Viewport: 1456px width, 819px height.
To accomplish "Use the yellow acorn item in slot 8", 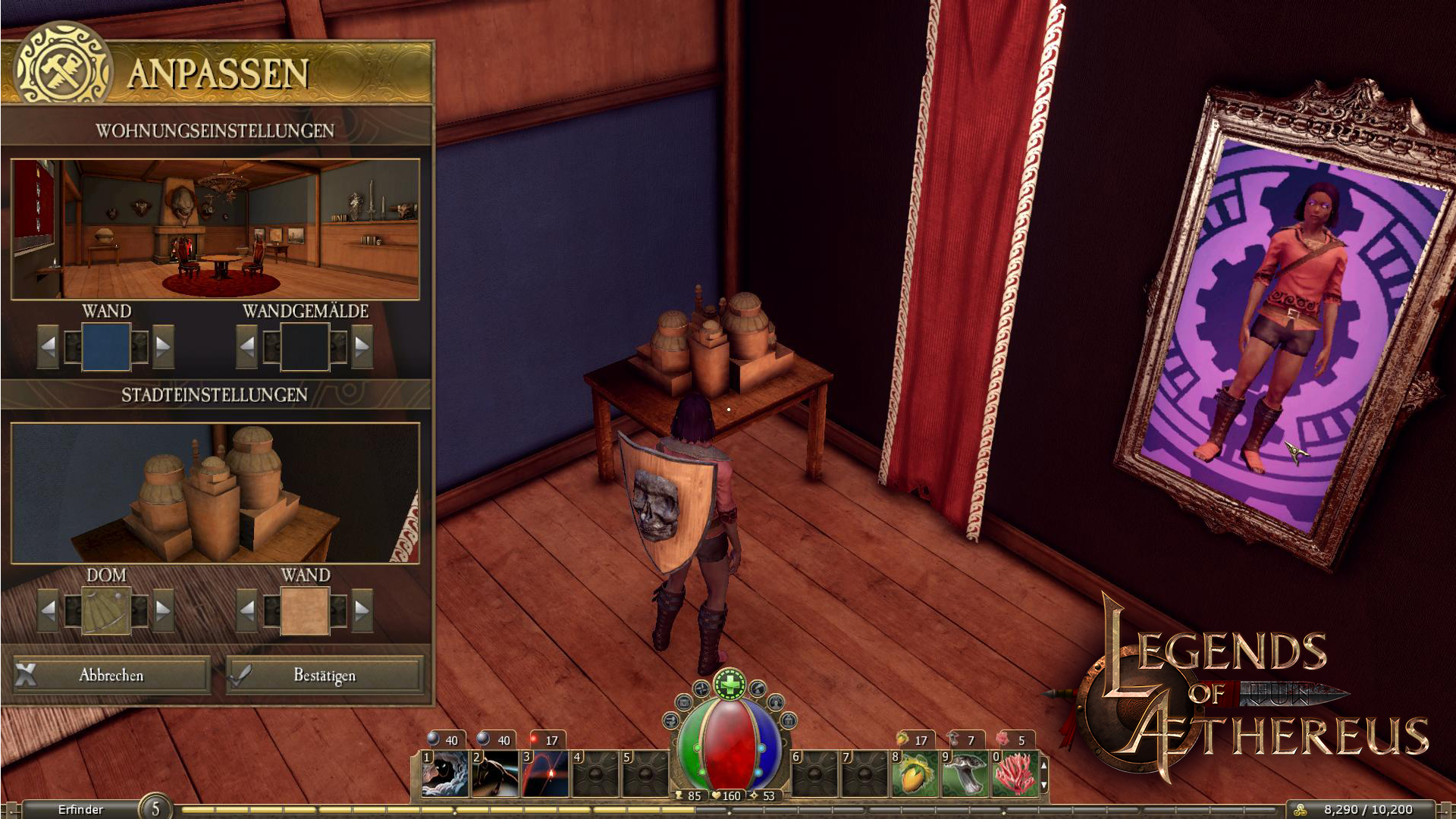I will tap(915, 773).
